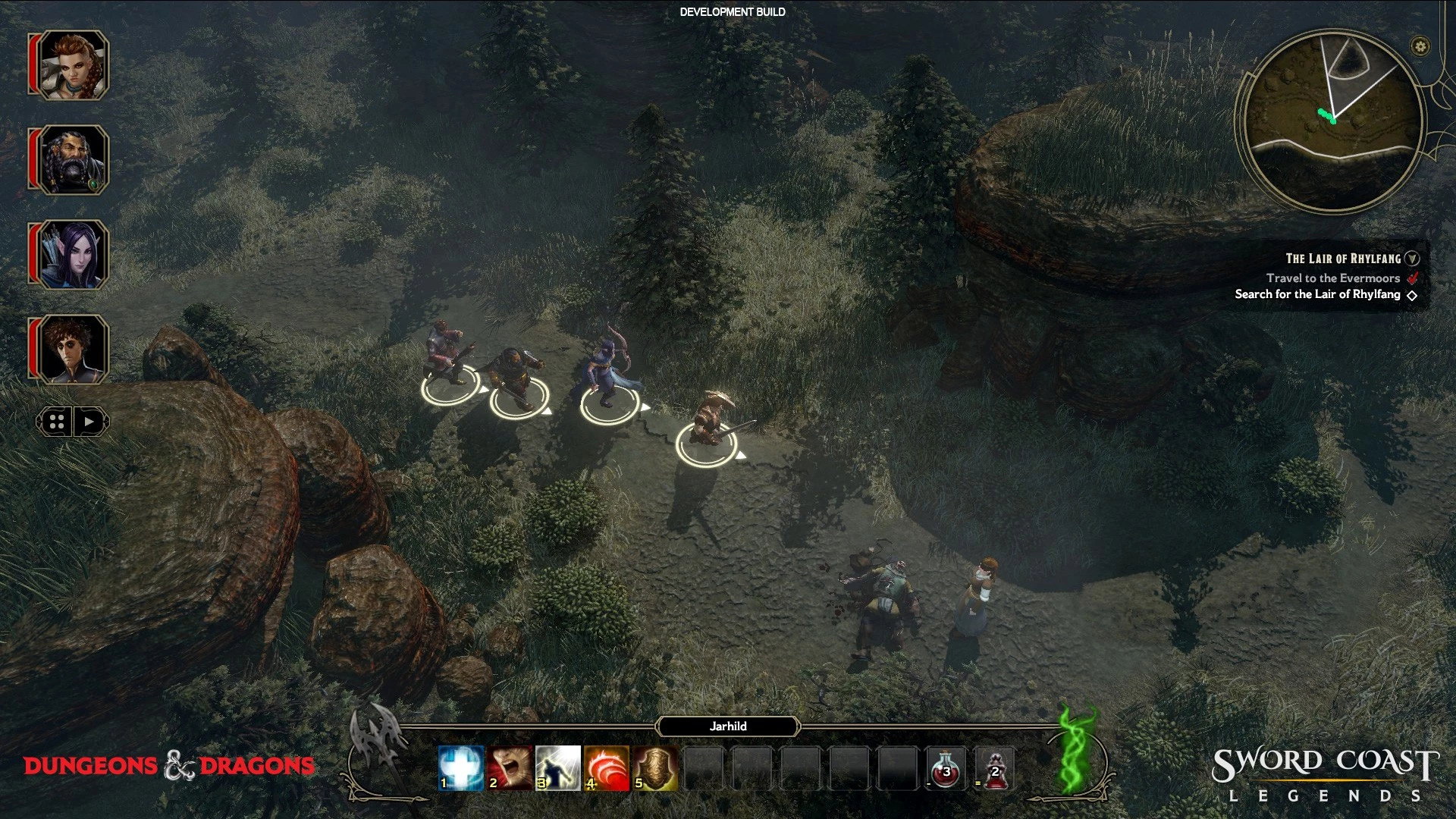Select the red-haired woman's party portrait
The height and width of the screenshot is (819, 1456).
coord(73,65)
